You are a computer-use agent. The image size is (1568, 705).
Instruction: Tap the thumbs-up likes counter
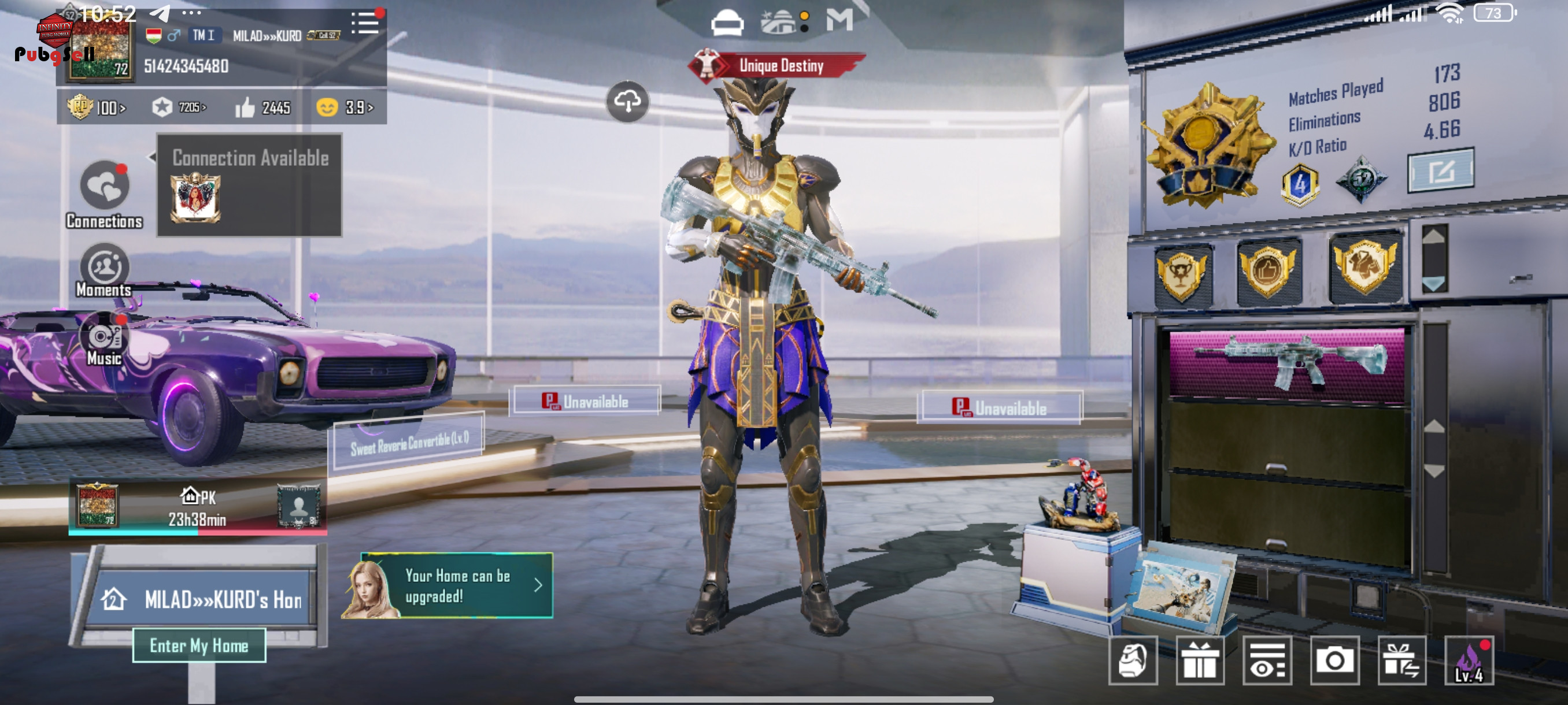point(263,107)
